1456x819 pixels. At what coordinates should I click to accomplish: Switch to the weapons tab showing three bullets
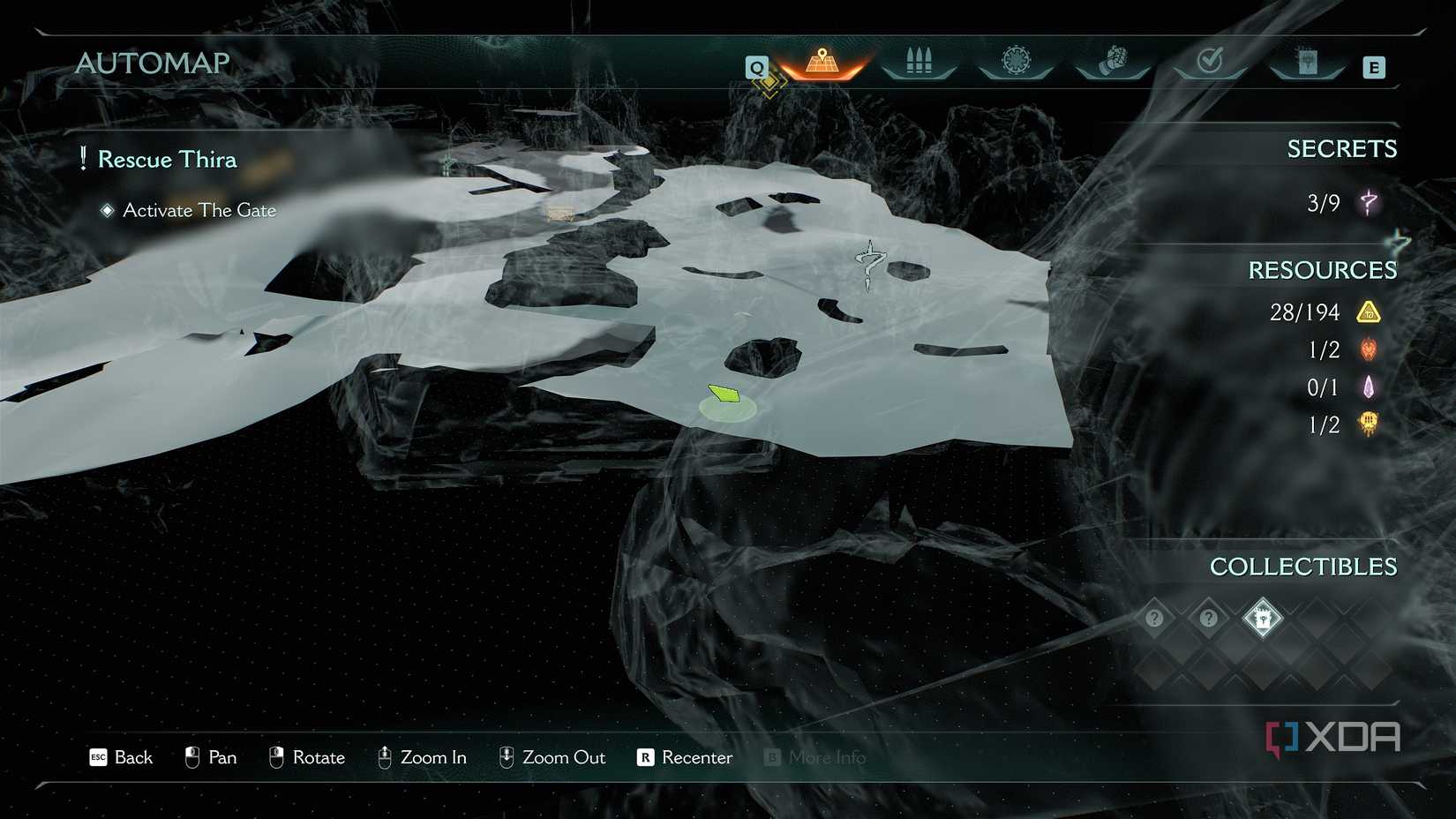[x=919, y=62]
